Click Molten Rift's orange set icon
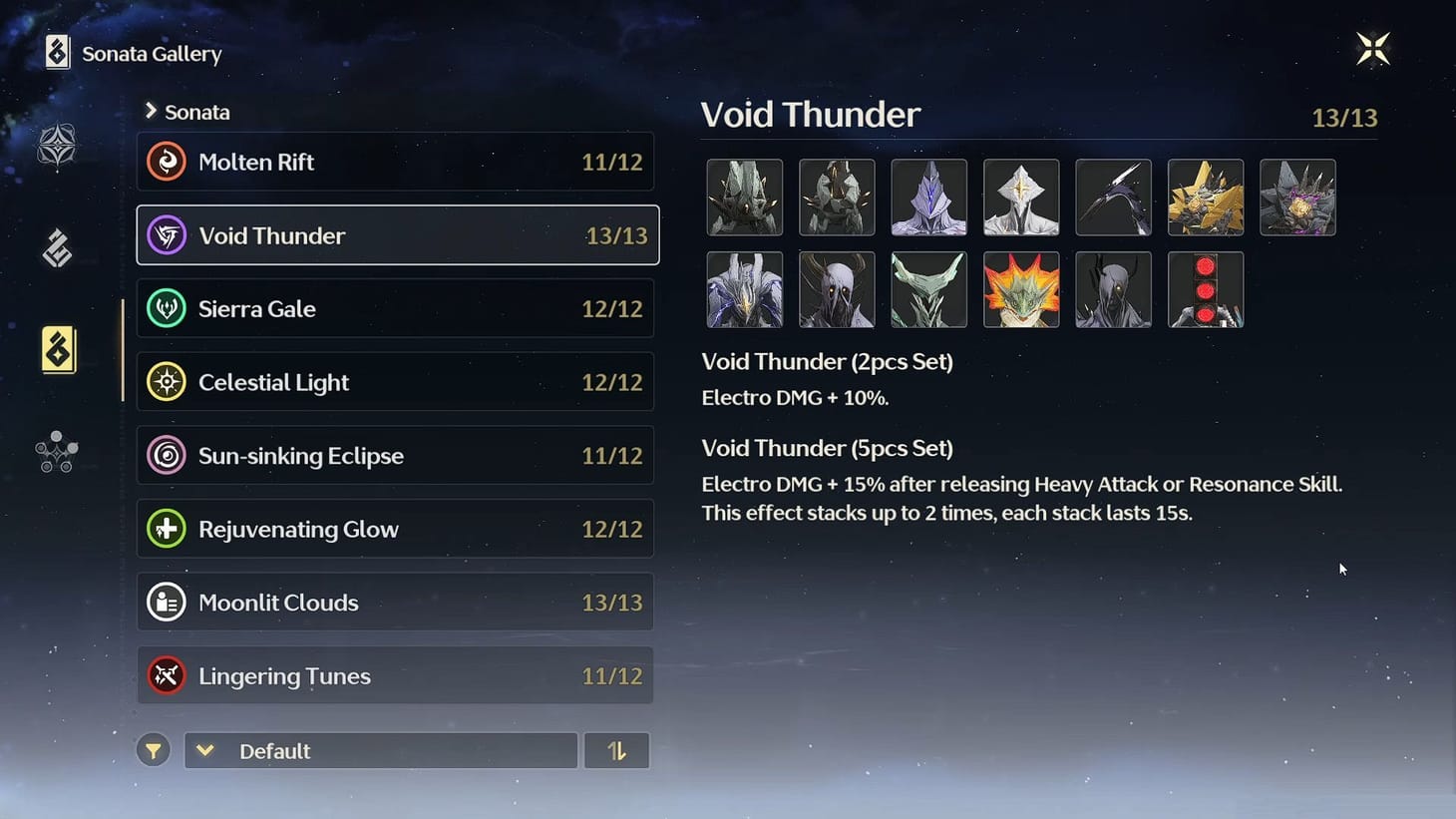This screenshot has width=1456, height=819. click(x=167, y=162)
